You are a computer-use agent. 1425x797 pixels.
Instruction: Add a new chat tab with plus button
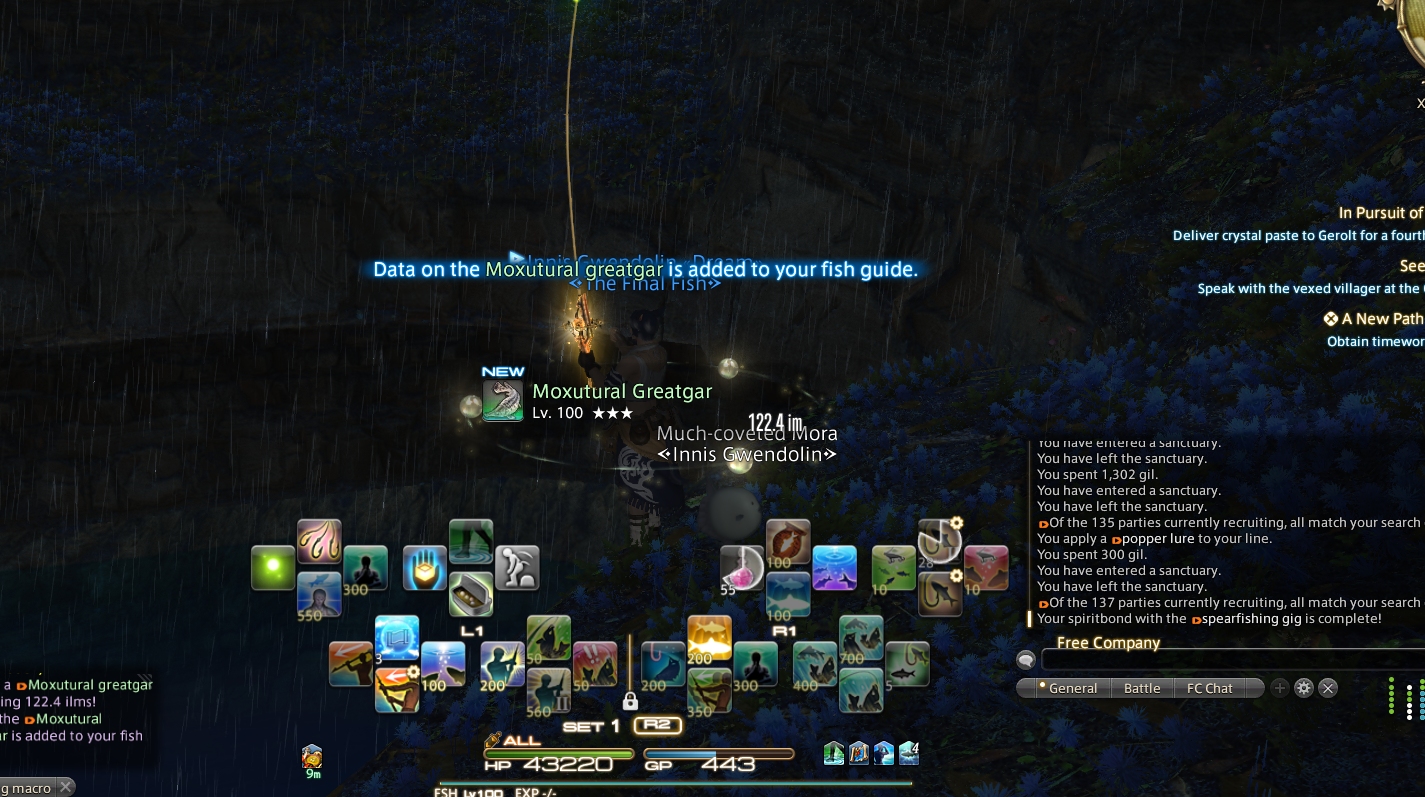[1280, 688]
